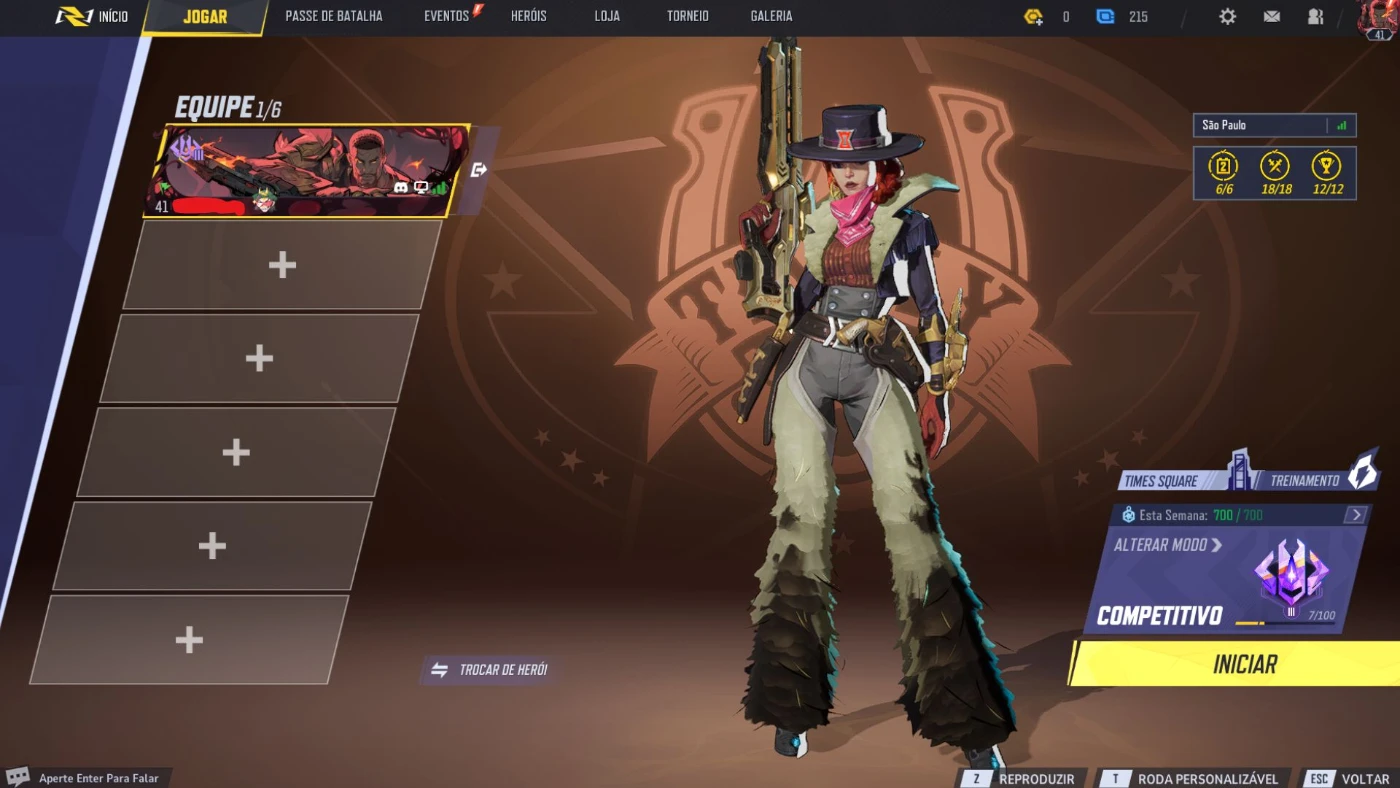Open the settings gear icon
Image resolution: width=1400 pixels, height=788 pixels.
pyautogui.click(x=1227, y=17)
